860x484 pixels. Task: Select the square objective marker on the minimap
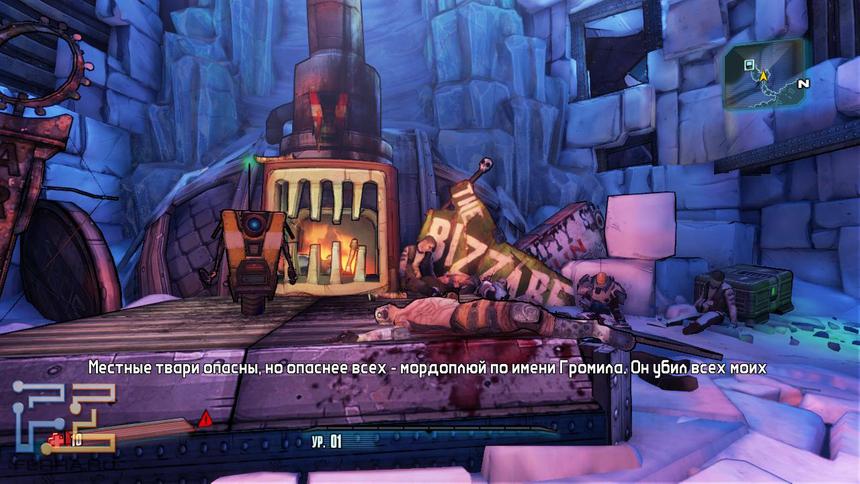[749, 64]
